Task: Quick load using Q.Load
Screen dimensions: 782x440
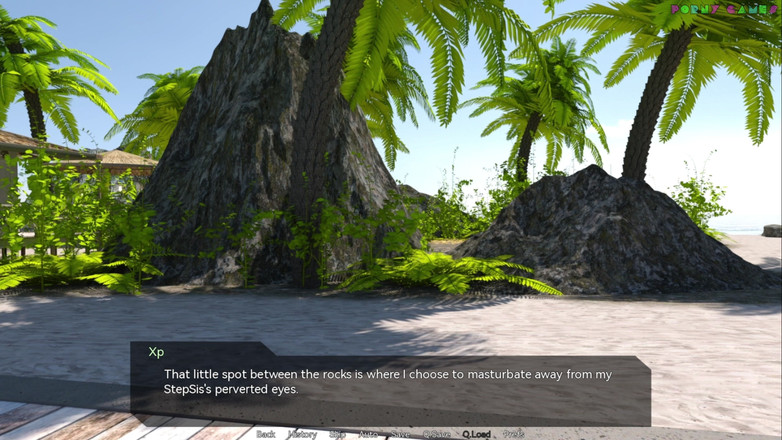Action: pos(476,434)
